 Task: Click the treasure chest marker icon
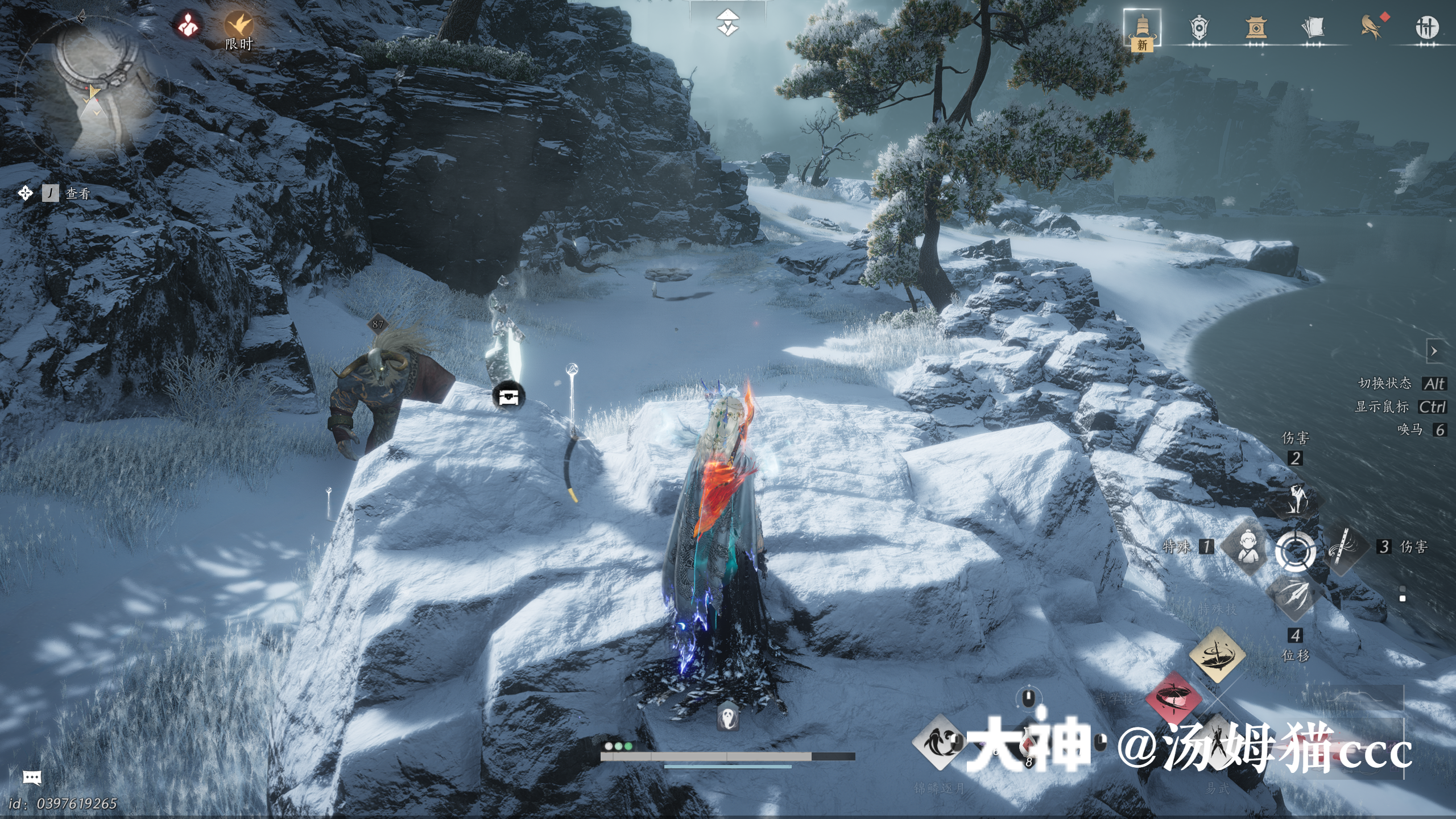click(508, 396)
